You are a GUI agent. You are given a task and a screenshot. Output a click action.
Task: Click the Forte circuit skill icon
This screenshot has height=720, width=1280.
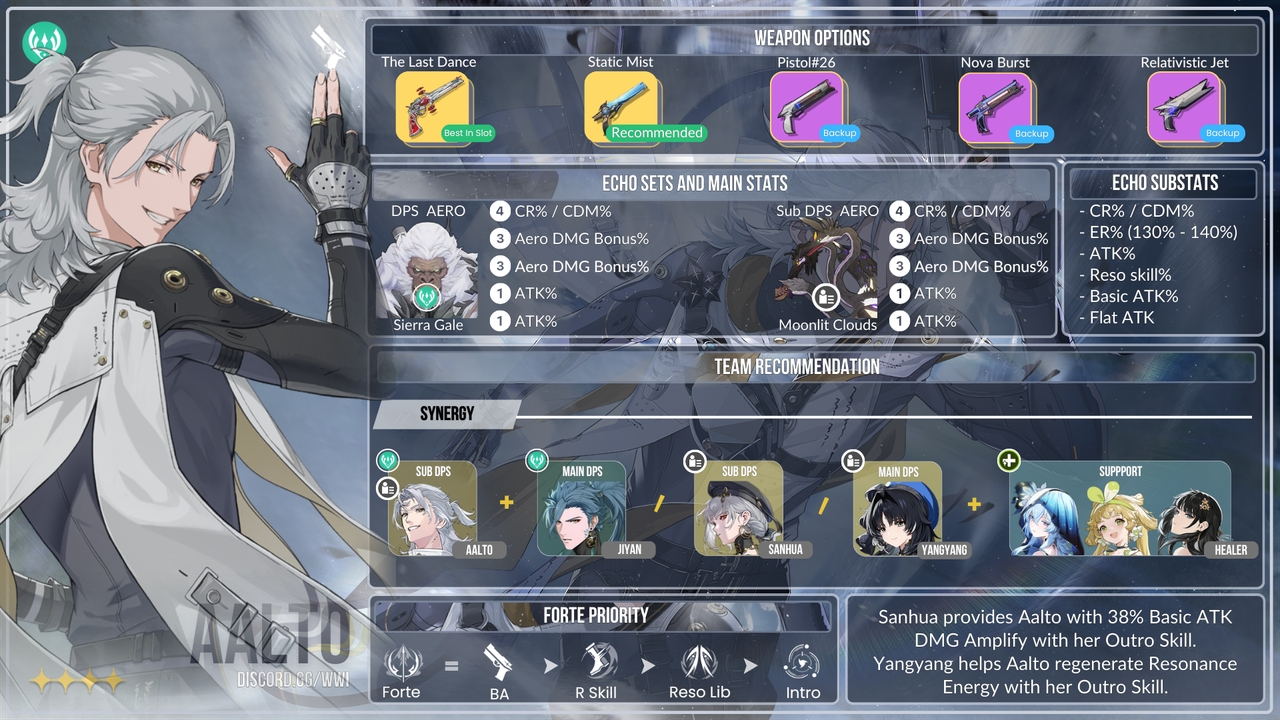[x=402, y=663]
